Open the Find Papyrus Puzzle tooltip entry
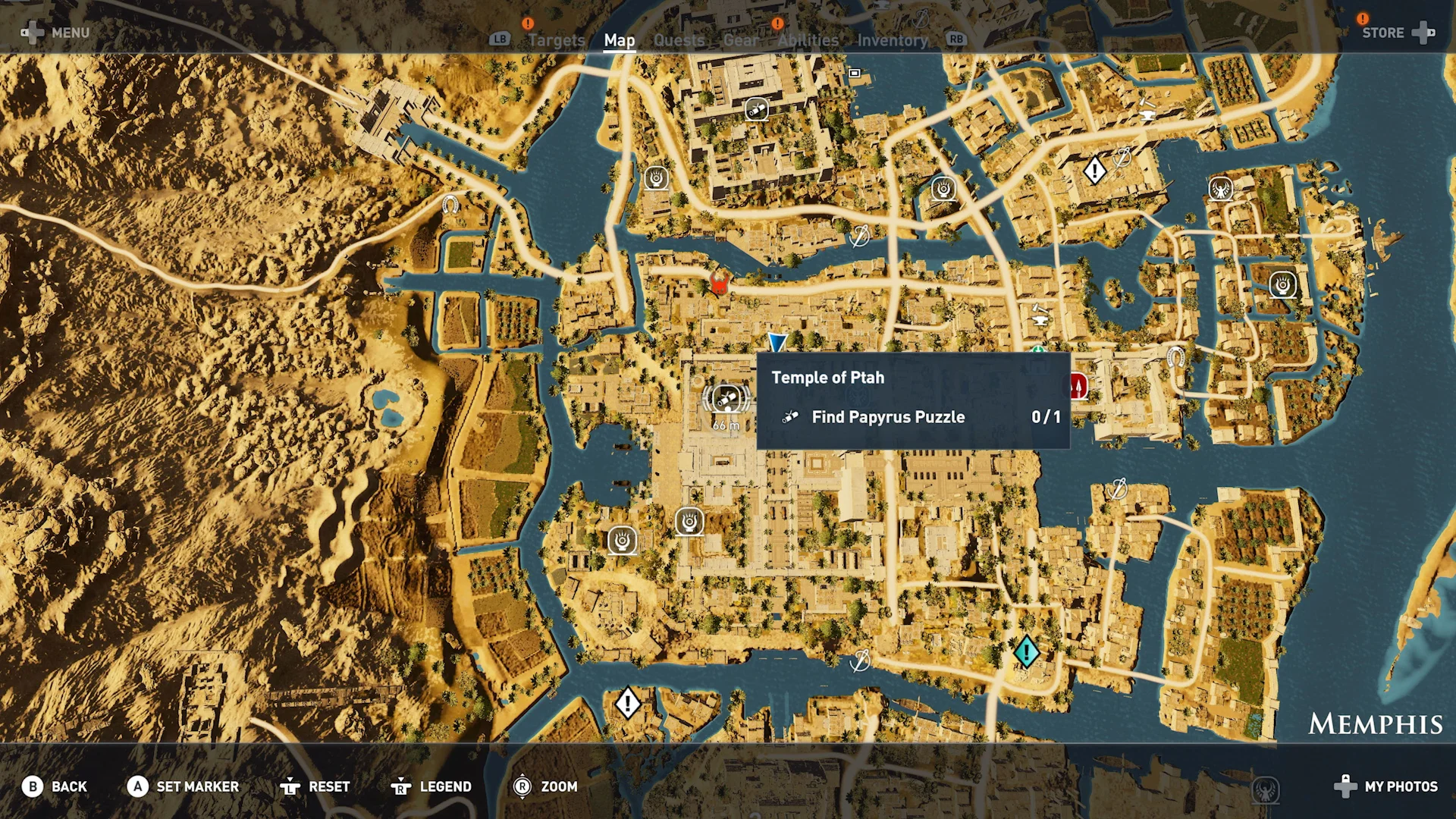 point(887,417)
